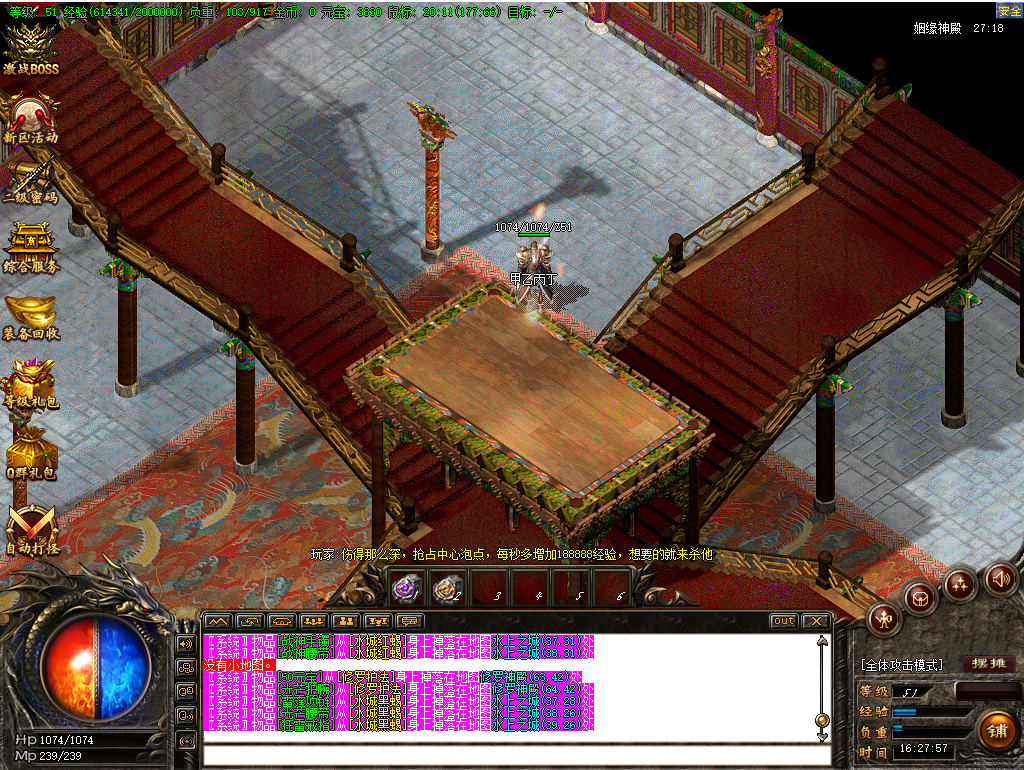
Task: Open 综合服务 services panel
Action: pyautogui.click(x=30, y=249)
